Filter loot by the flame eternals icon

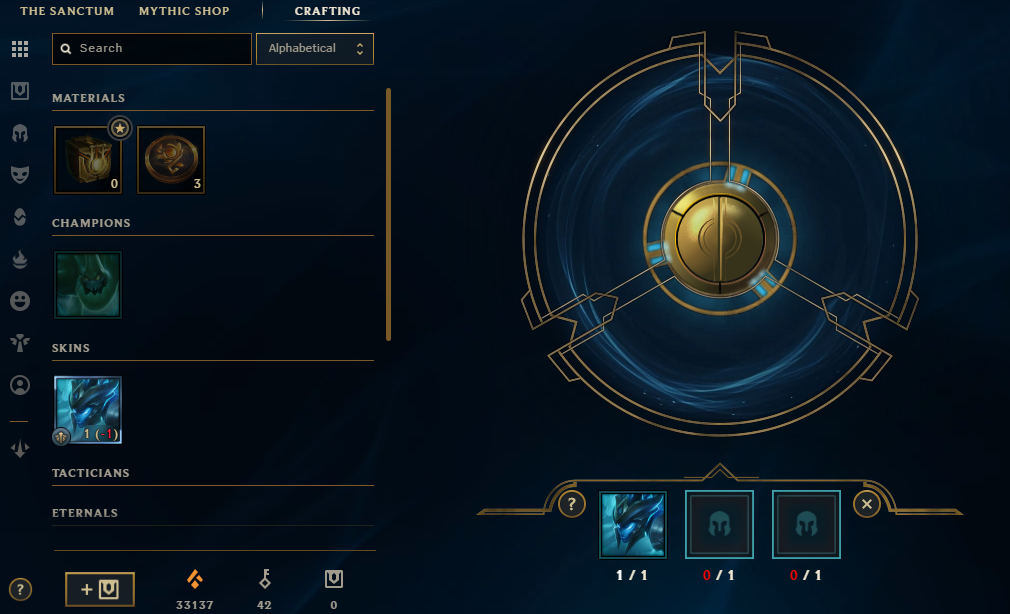[x=19, y=258]
